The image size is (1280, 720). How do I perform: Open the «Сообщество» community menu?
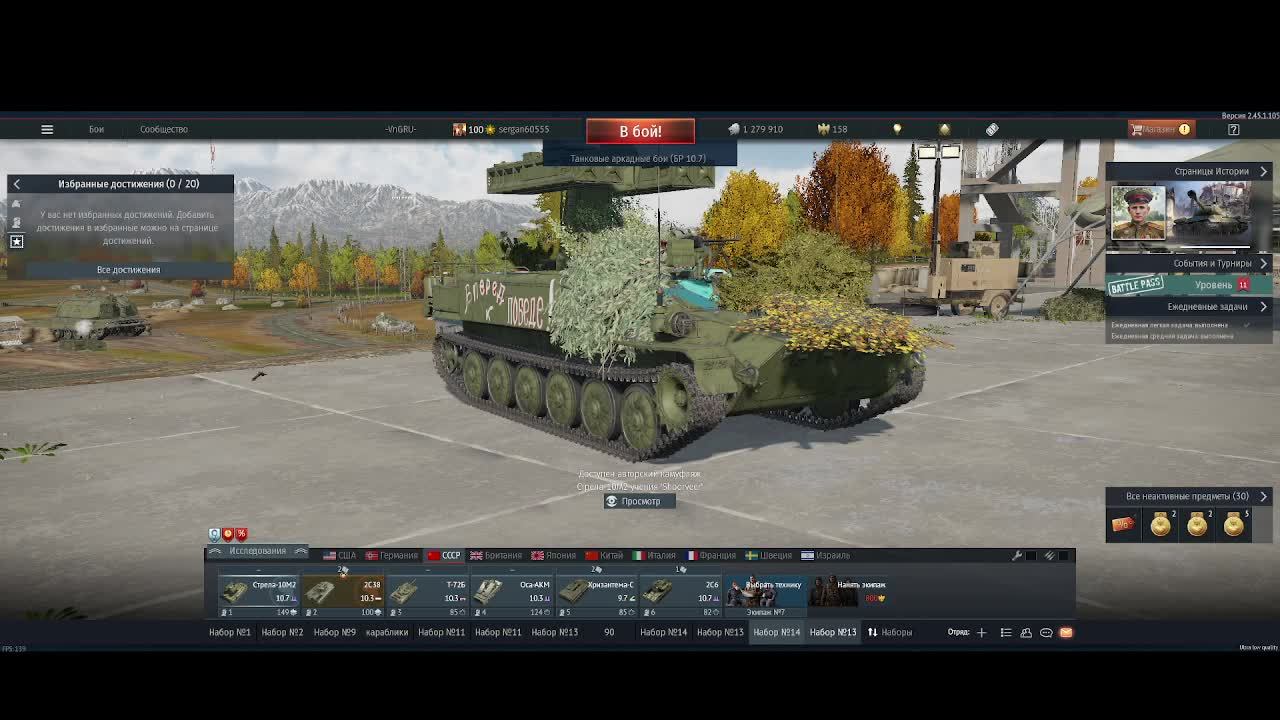[x=163, y=129]
